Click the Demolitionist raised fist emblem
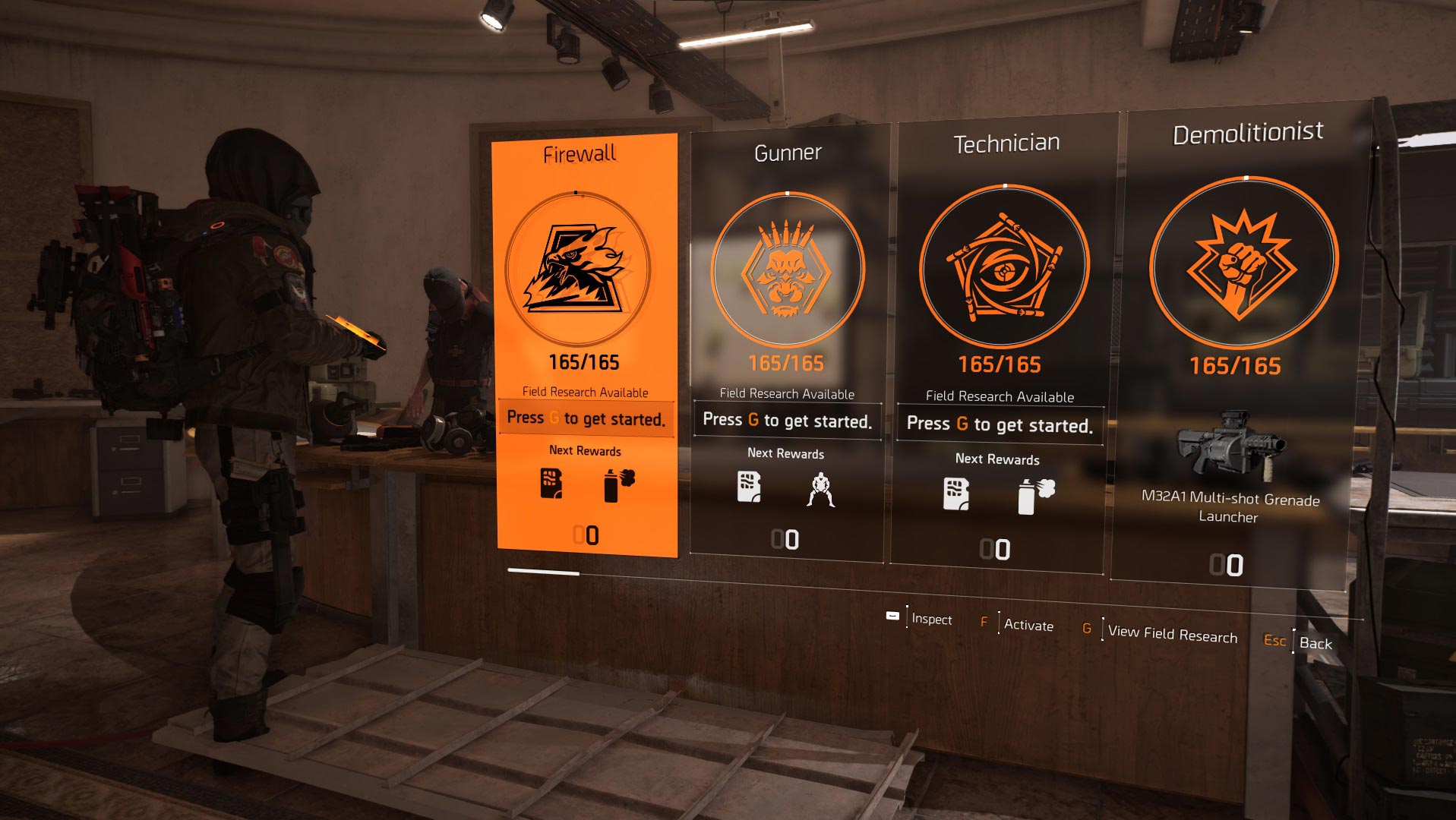The width and height of the screenshot is (1456, 820). (x=1243, y=263)
